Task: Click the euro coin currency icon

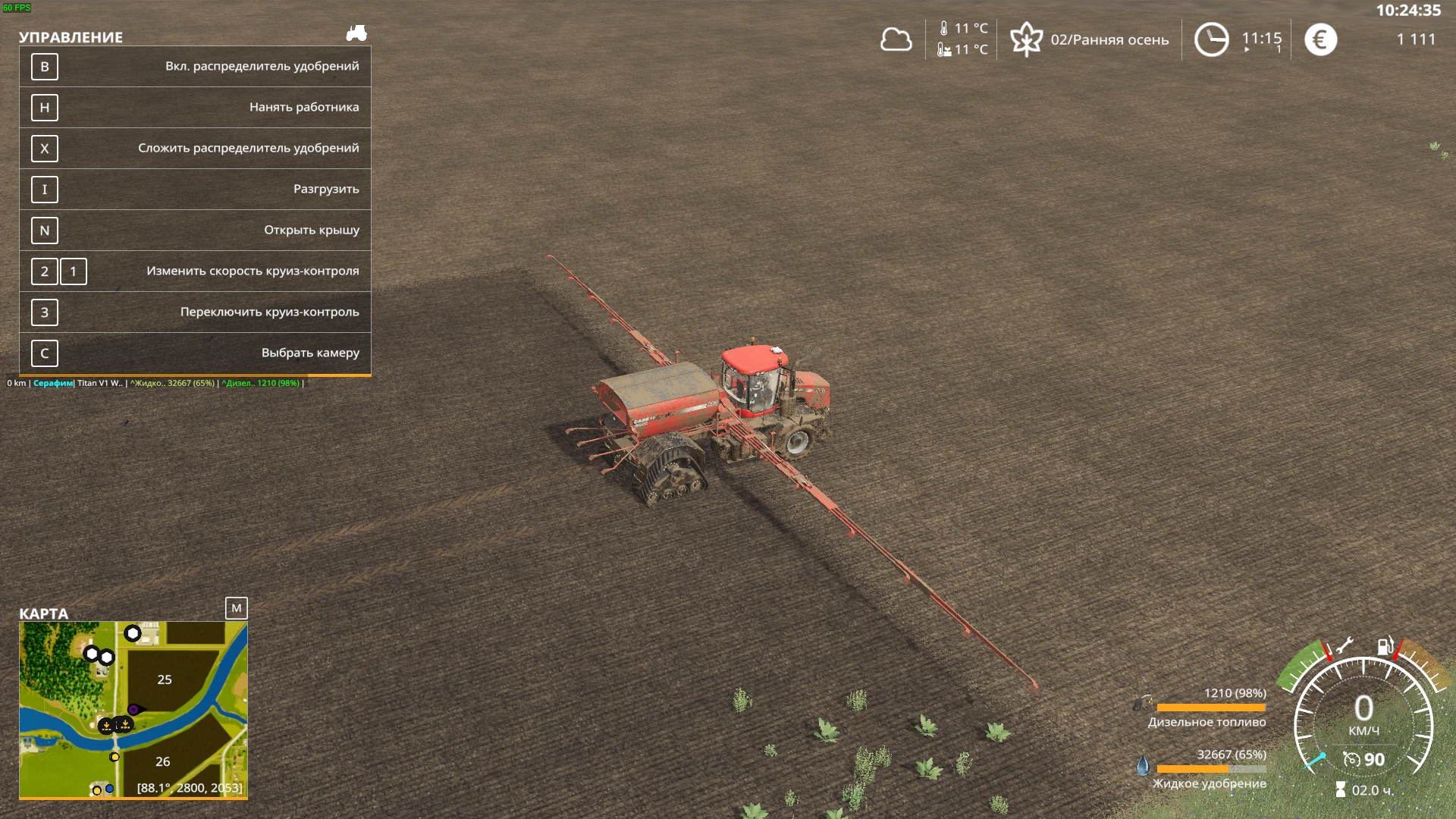Action: point(1321,39)
